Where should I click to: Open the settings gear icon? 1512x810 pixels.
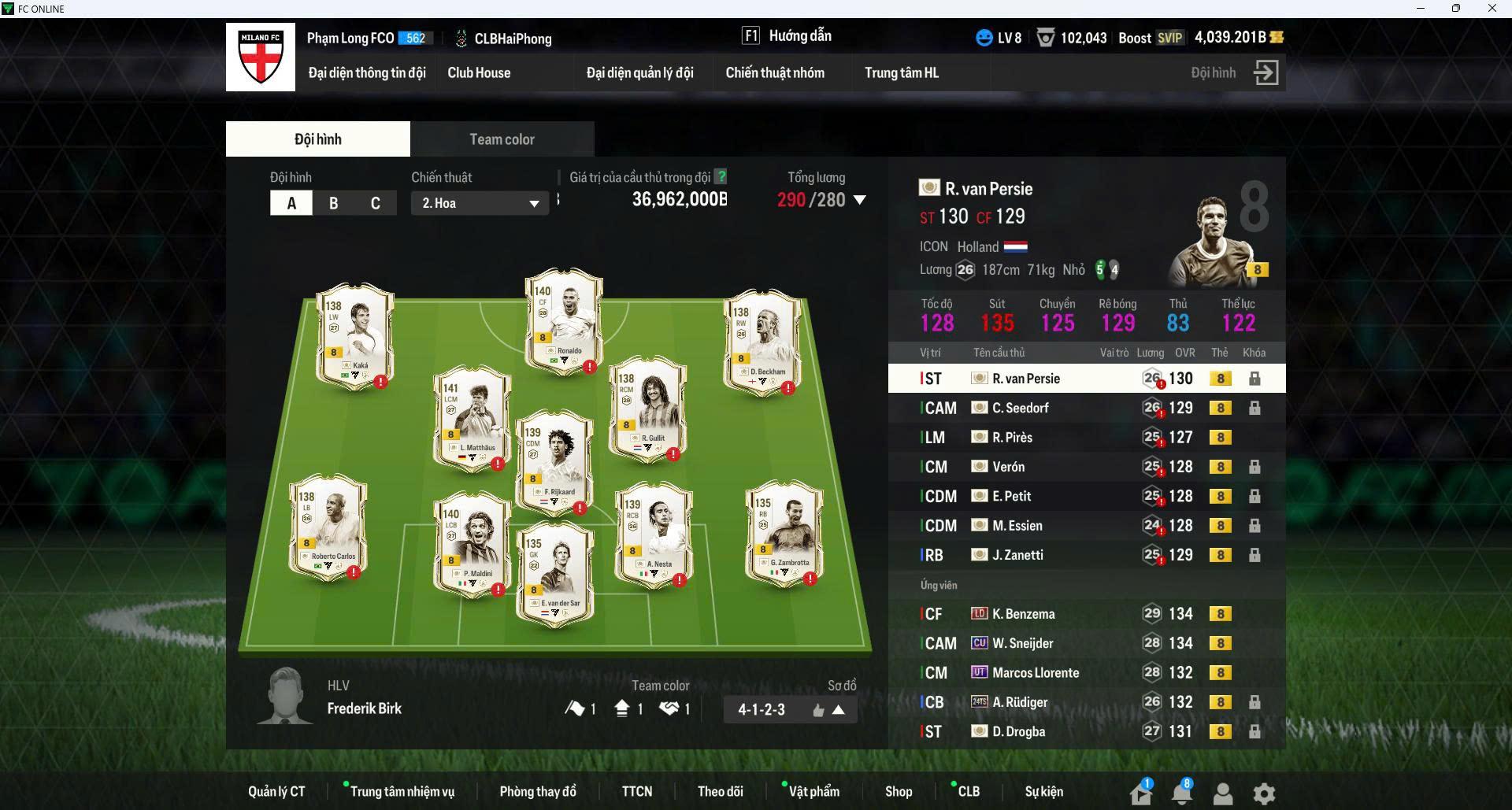click(1264, 793)
